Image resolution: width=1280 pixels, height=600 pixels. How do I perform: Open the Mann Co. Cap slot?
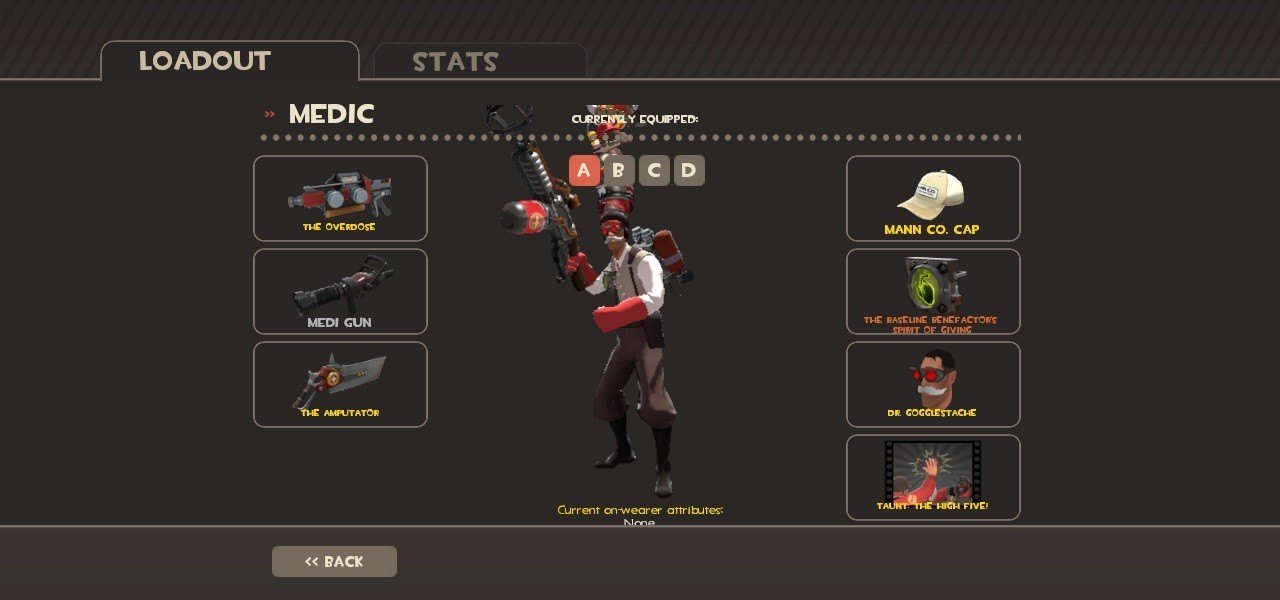tap(933, 198)
